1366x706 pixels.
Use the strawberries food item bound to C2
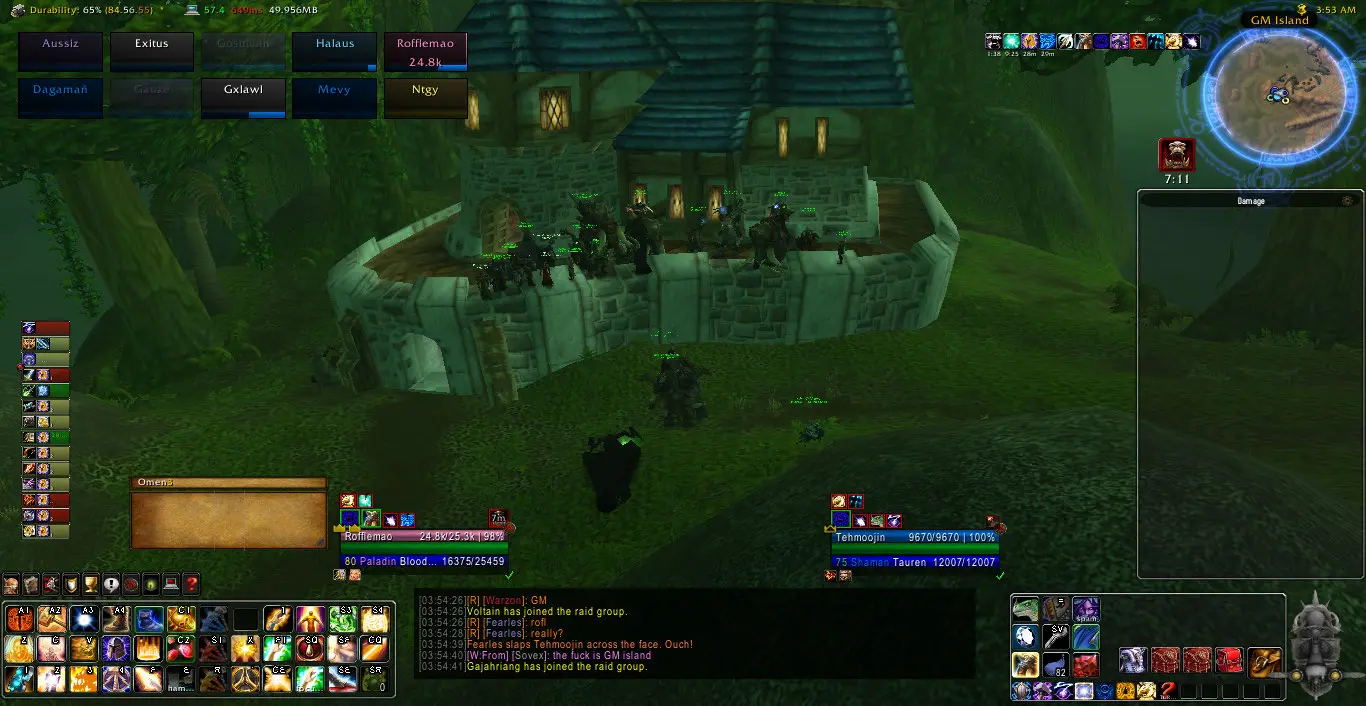pos(180,649)
